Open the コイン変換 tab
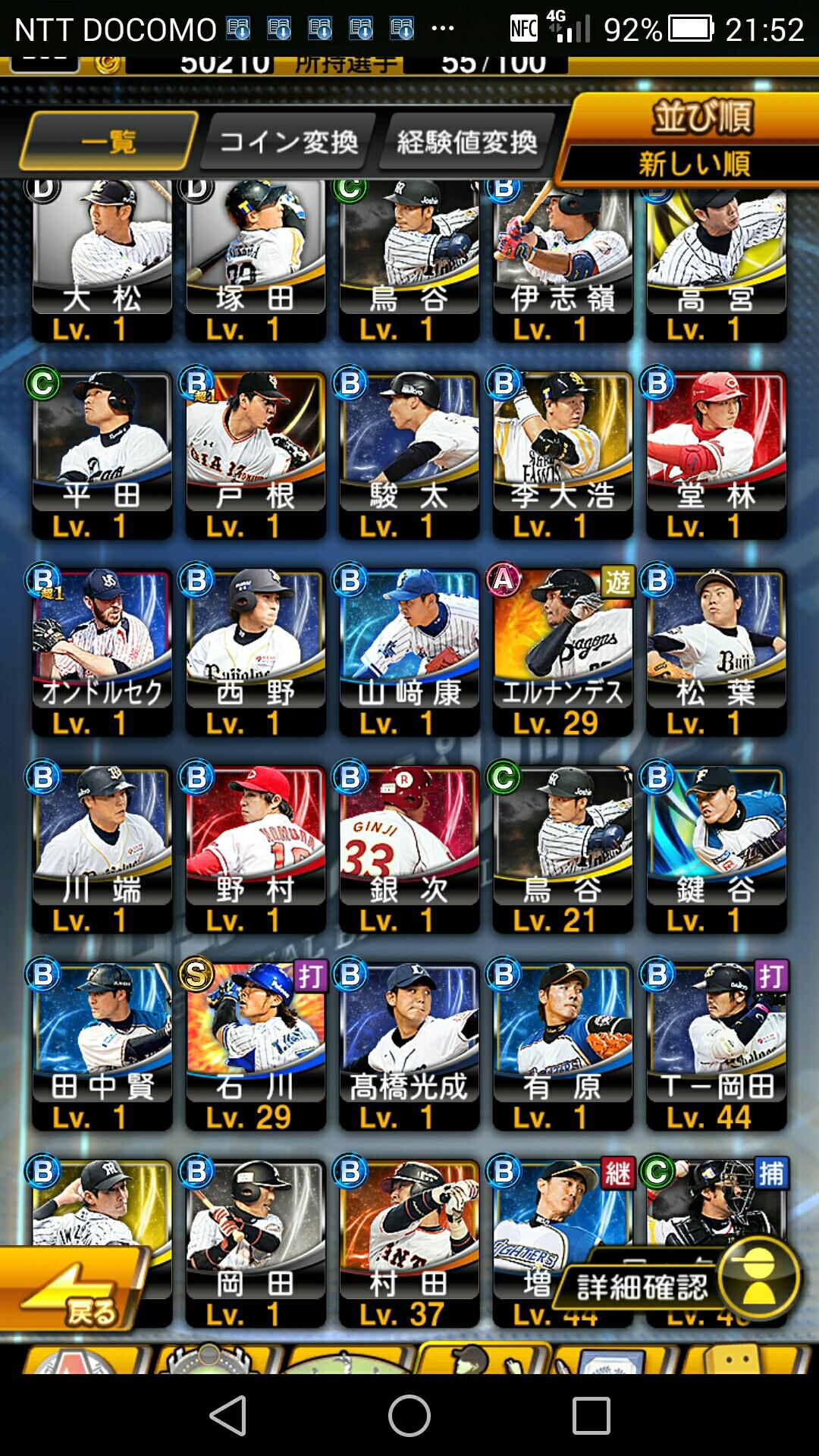 coord(288,141)
